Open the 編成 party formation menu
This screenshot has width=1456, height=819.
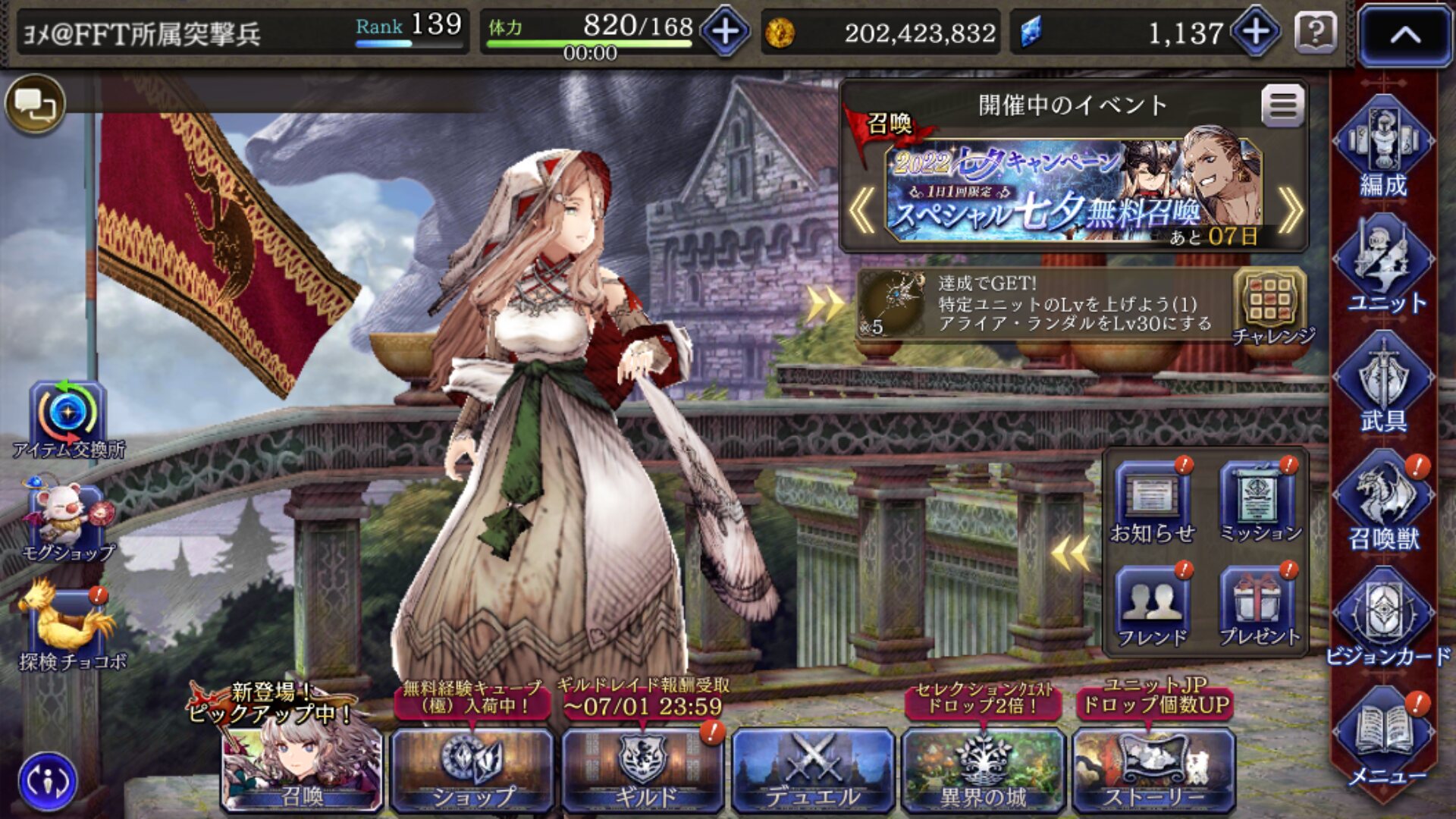(1383, 148)
